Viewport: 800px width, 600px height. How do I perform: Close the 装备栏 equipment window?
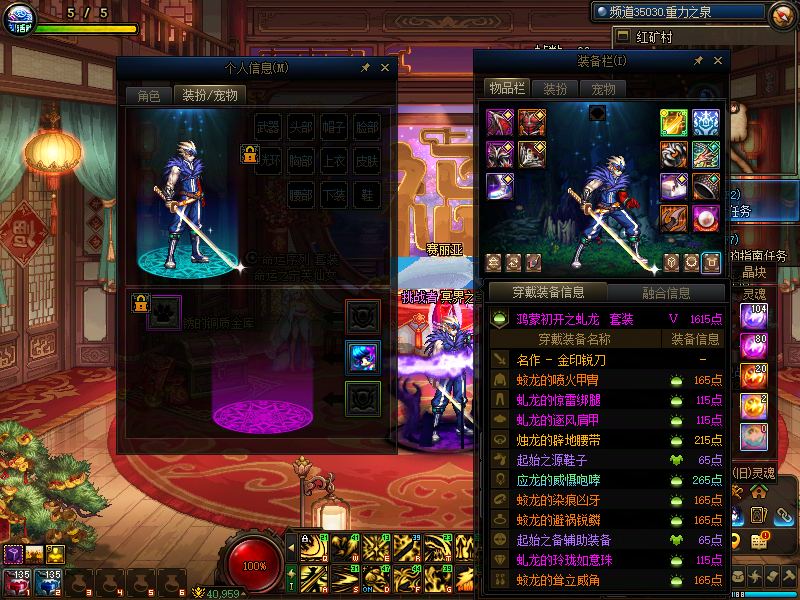717,61
